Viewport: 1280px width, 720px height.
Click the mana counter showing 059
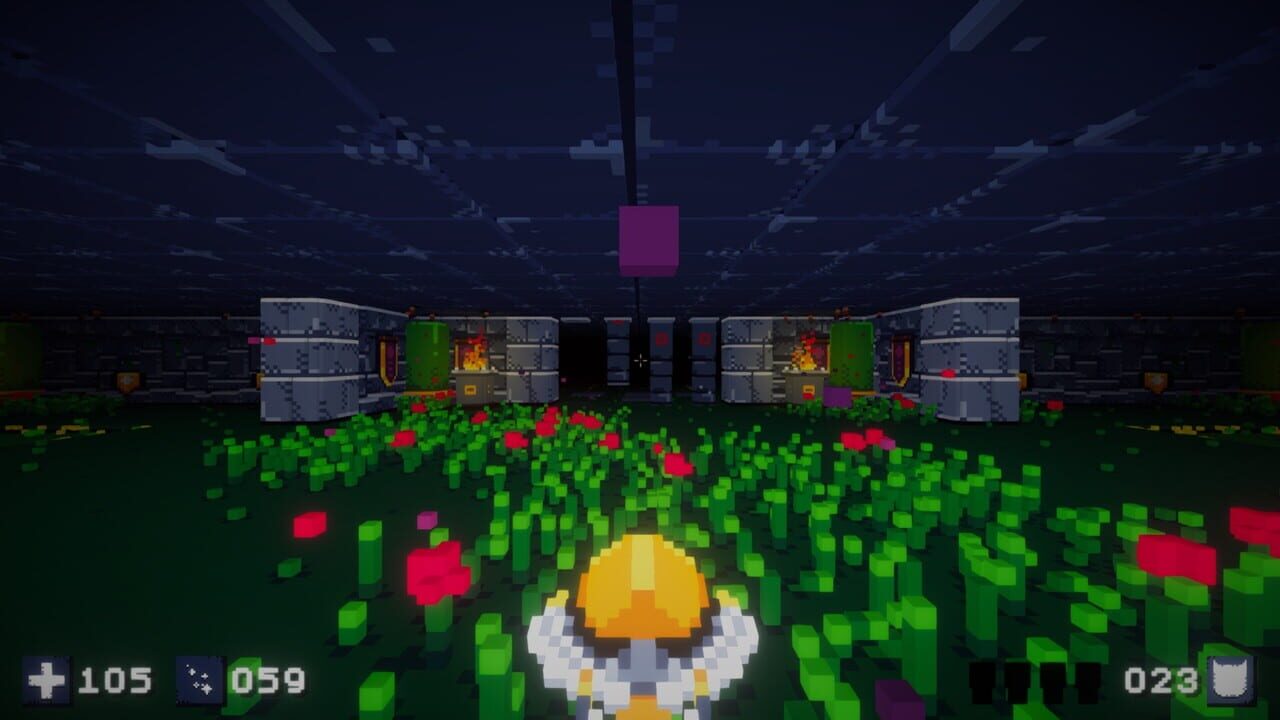click(x=270, y=682)
